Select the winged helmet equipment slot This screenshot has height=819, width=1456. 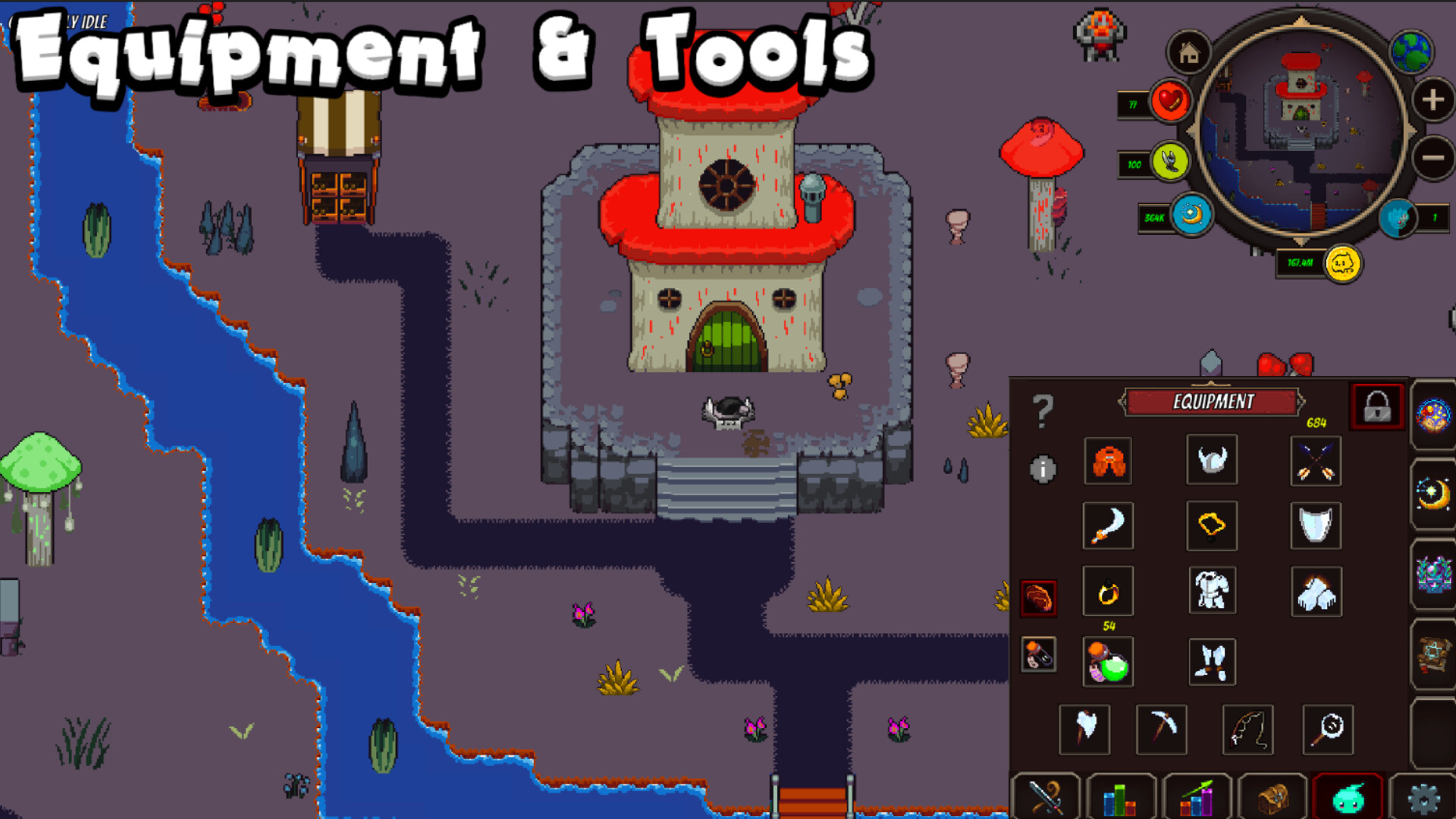[1211, 461]
